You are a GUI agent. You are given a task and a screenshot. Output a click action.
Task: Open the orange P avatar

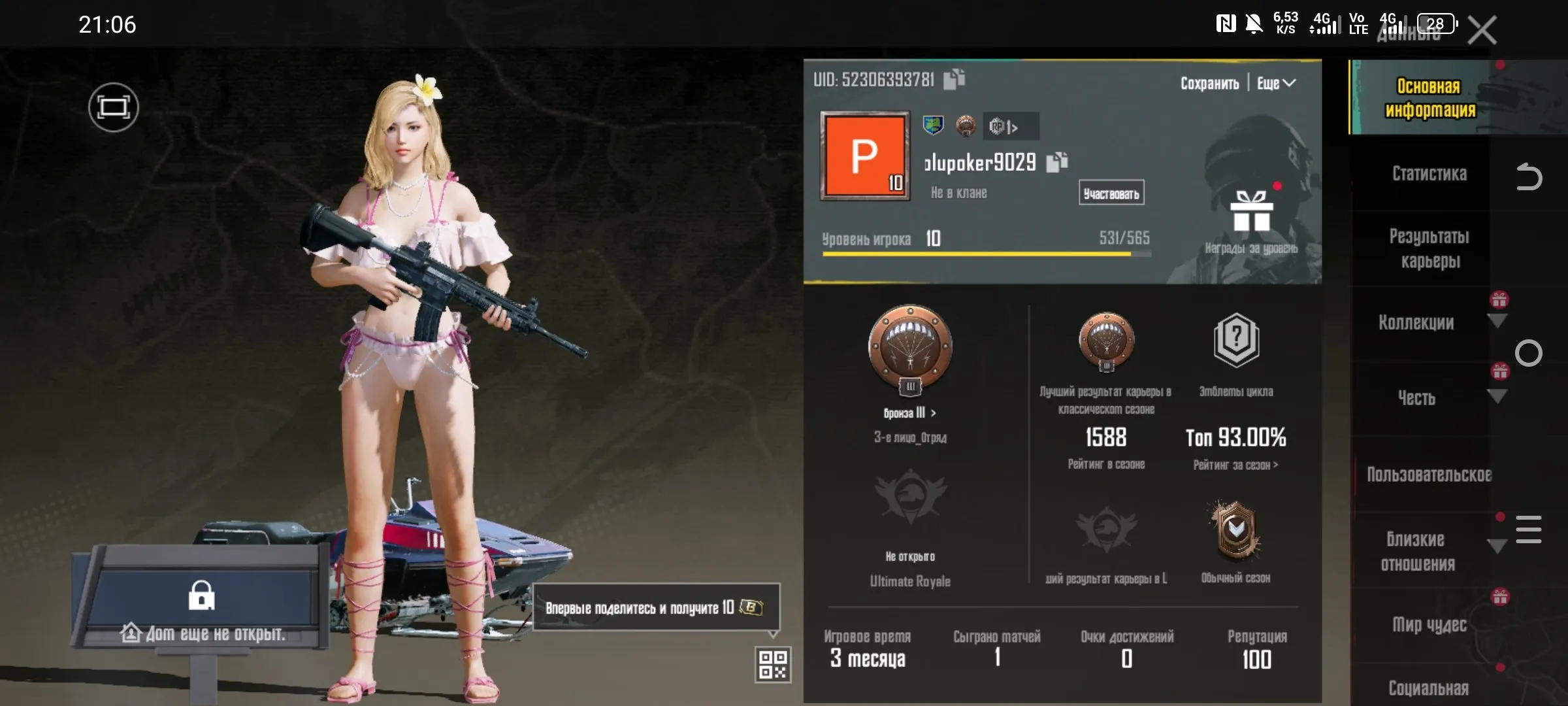(865, 156)
